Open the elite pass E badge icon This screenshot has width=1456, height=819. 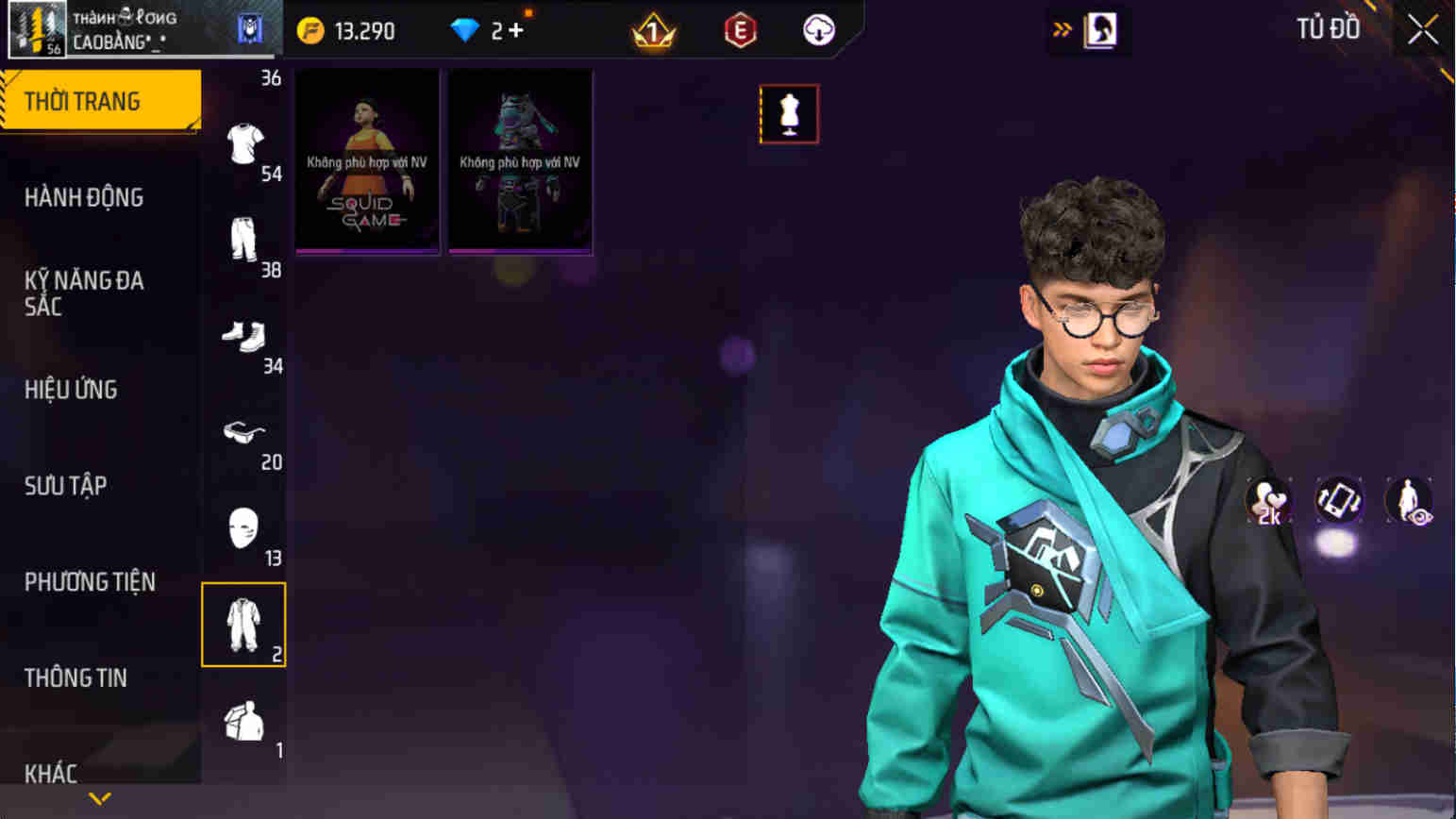(740, 29)
